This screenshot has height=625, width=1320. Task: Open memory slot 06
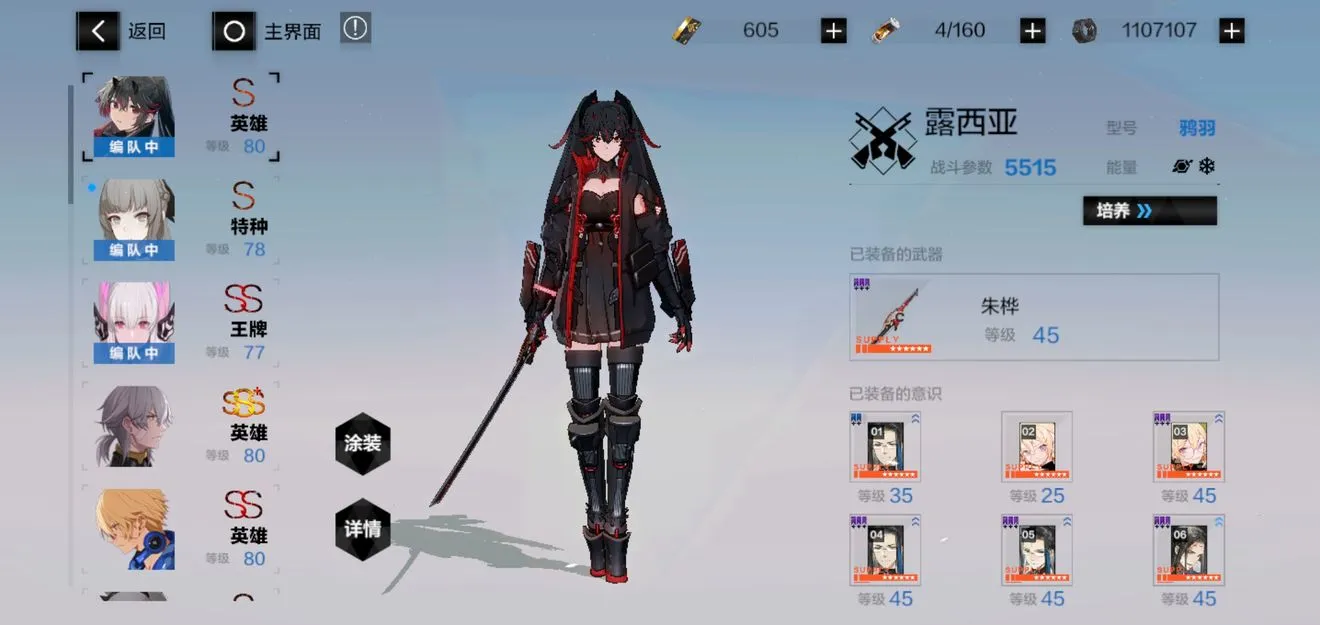(x=1189, y=550)
